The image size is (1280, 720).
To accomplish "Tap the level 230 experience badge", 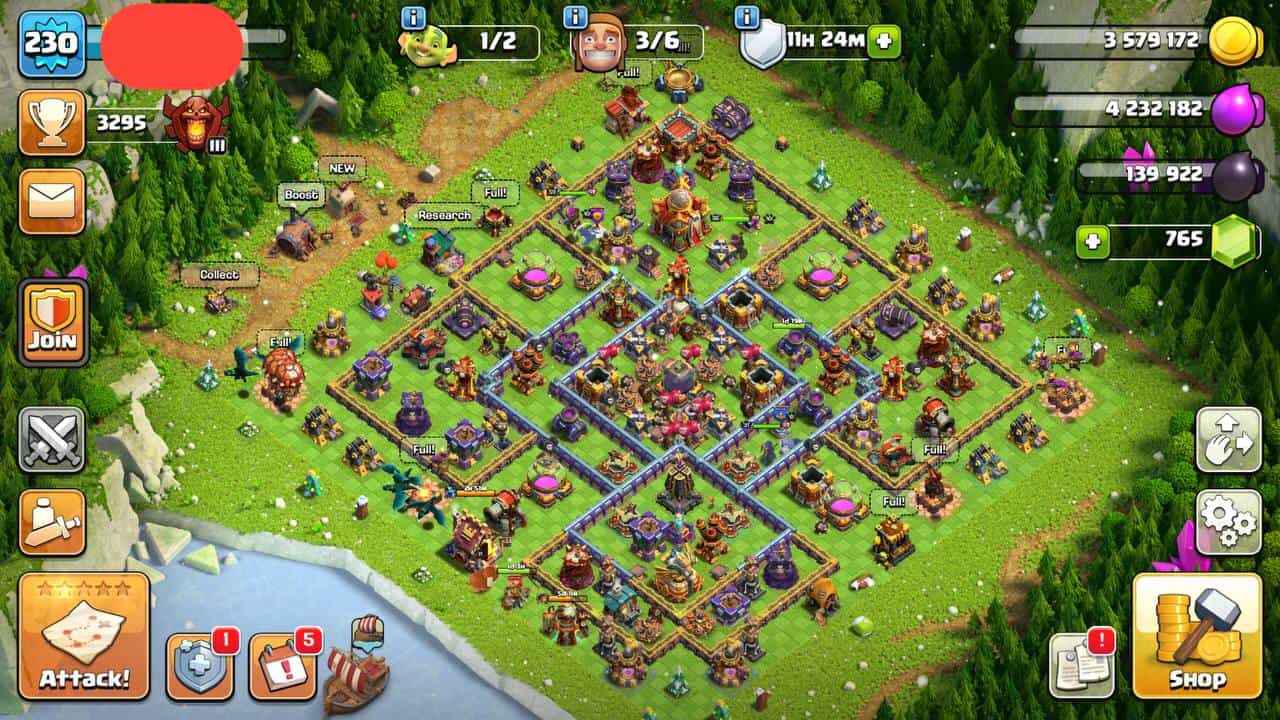I will (51, 43).
